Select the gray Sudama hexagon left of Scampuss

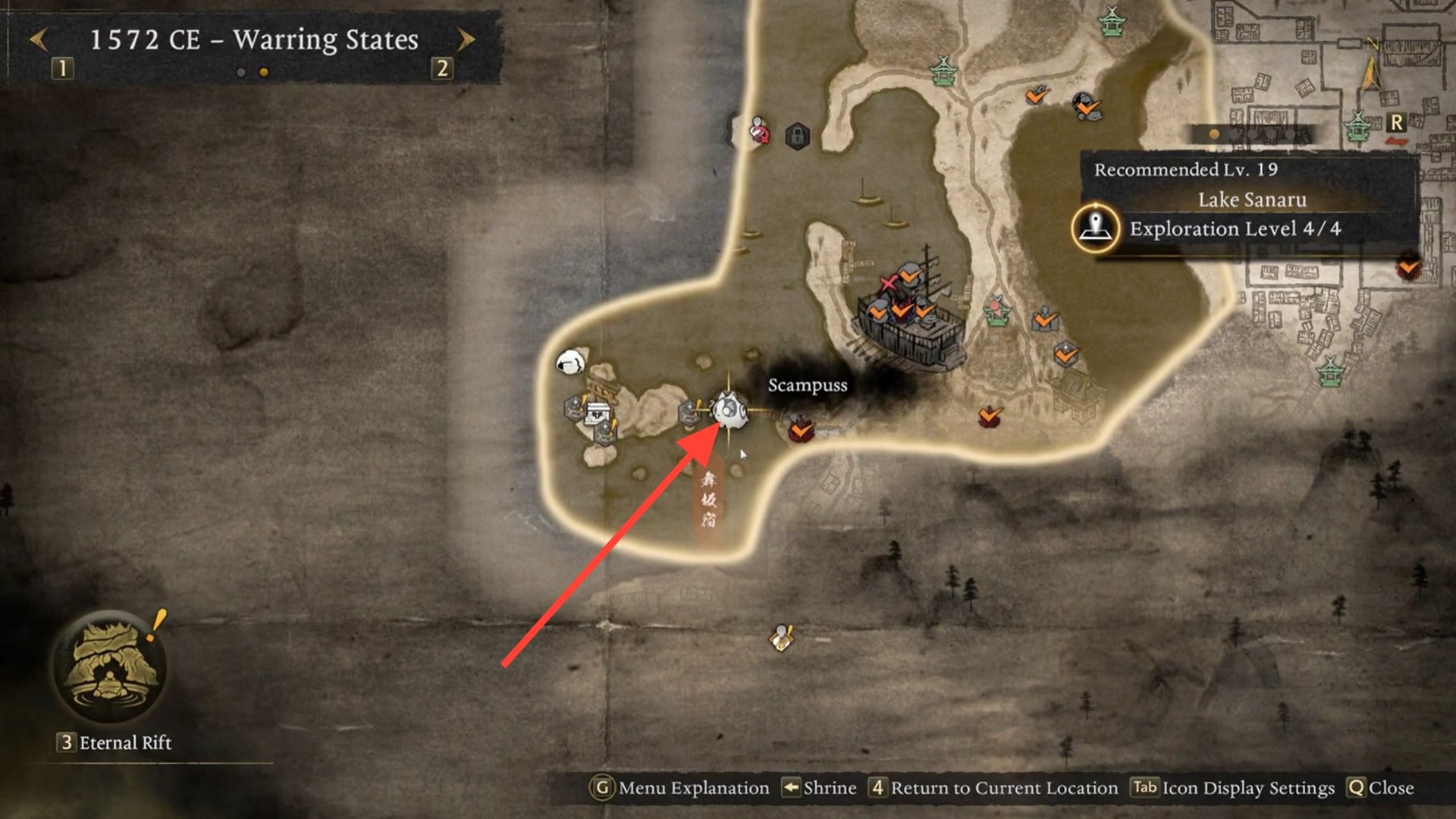(x=689, y=413)
